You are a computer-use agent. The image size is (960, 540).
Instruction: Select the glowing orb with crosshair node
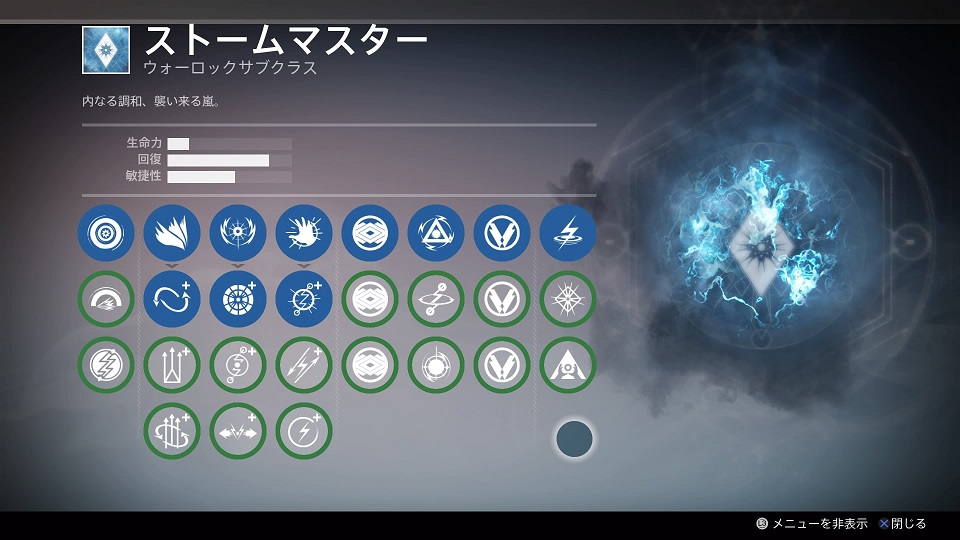[x=436, y=366]
